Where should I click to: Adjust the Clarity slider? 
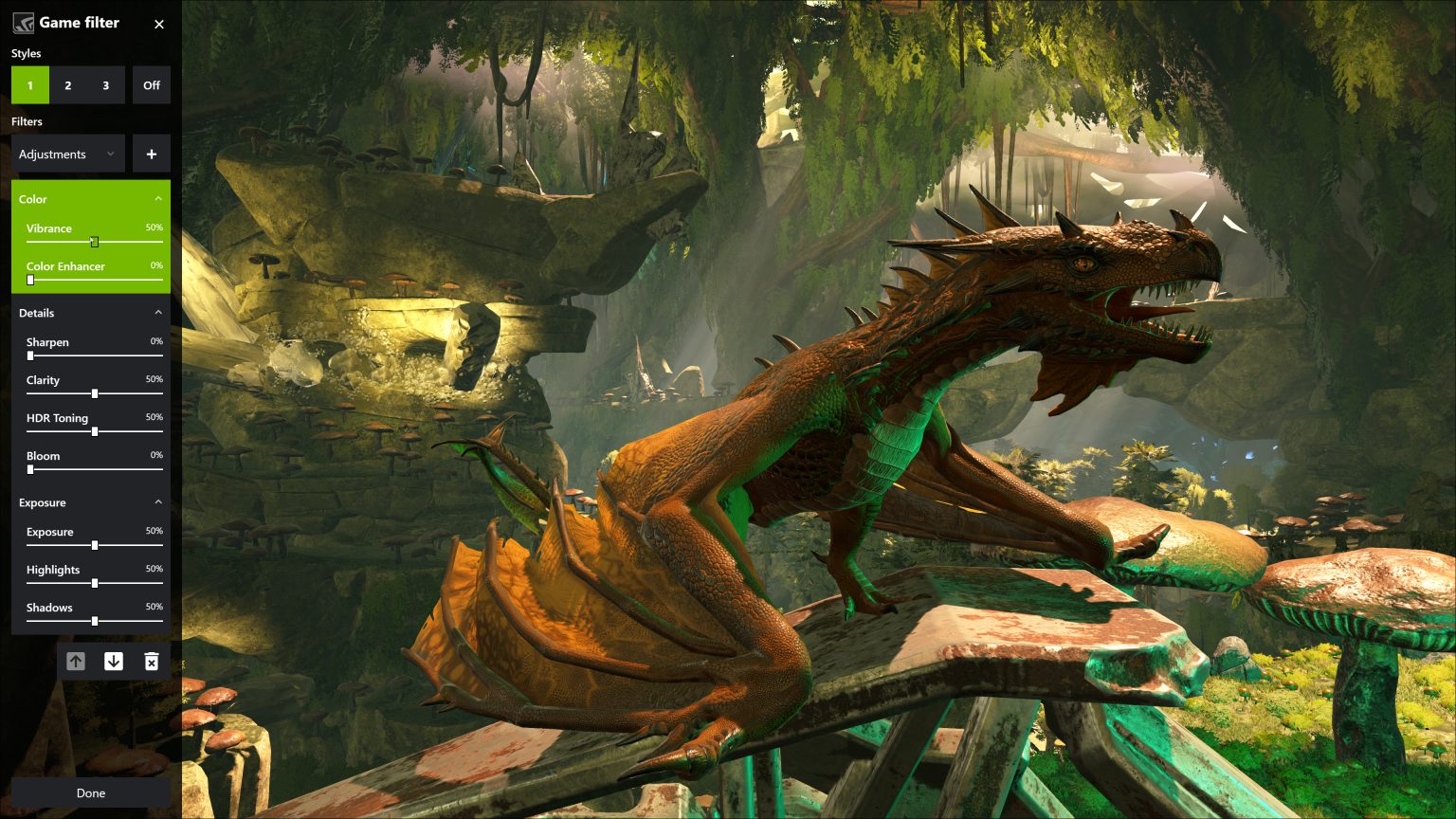pos(94,393)
